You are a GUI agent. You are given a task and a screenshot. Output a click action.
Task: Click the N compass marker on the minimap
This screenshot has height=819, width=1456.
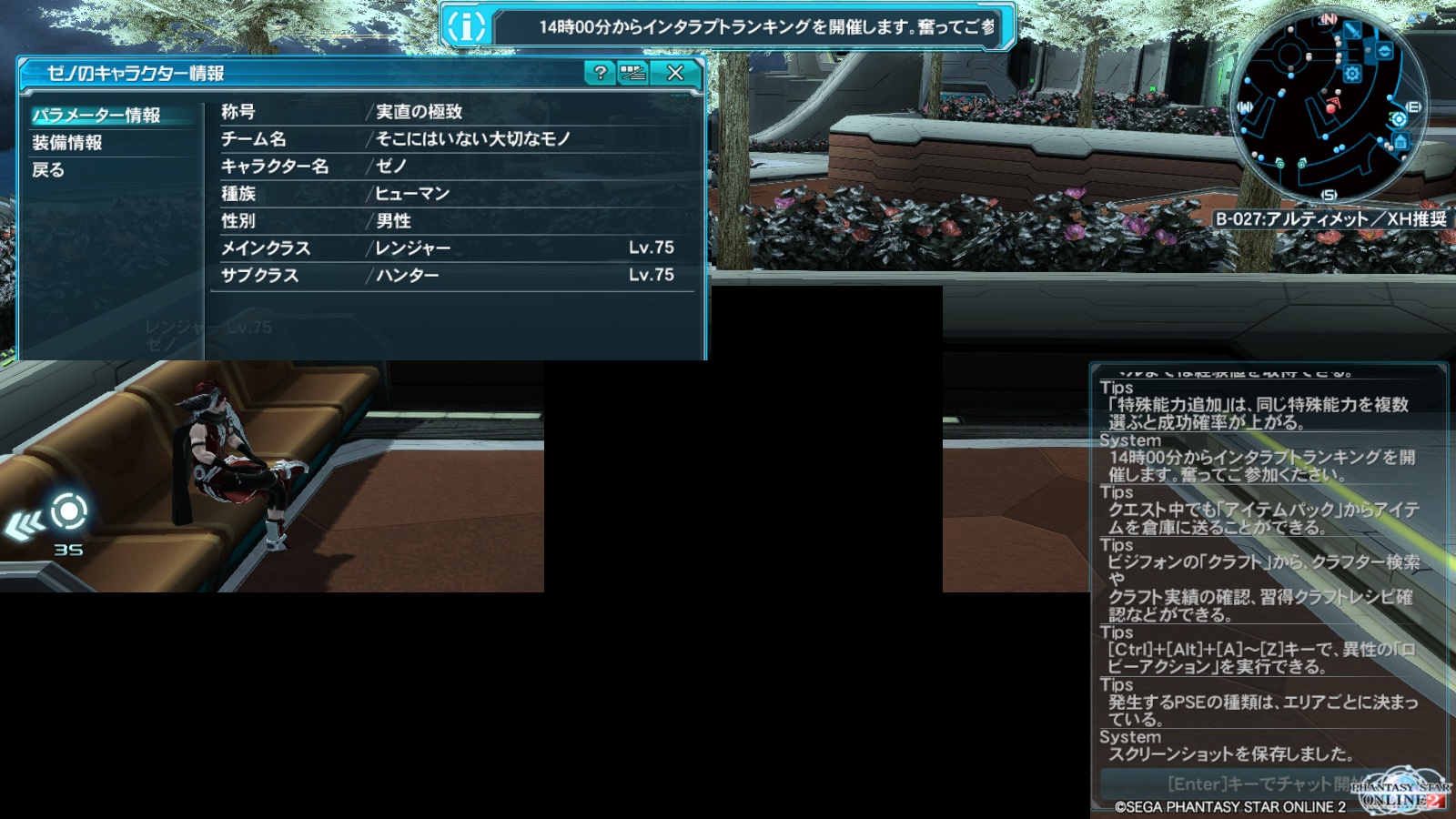1328,17
